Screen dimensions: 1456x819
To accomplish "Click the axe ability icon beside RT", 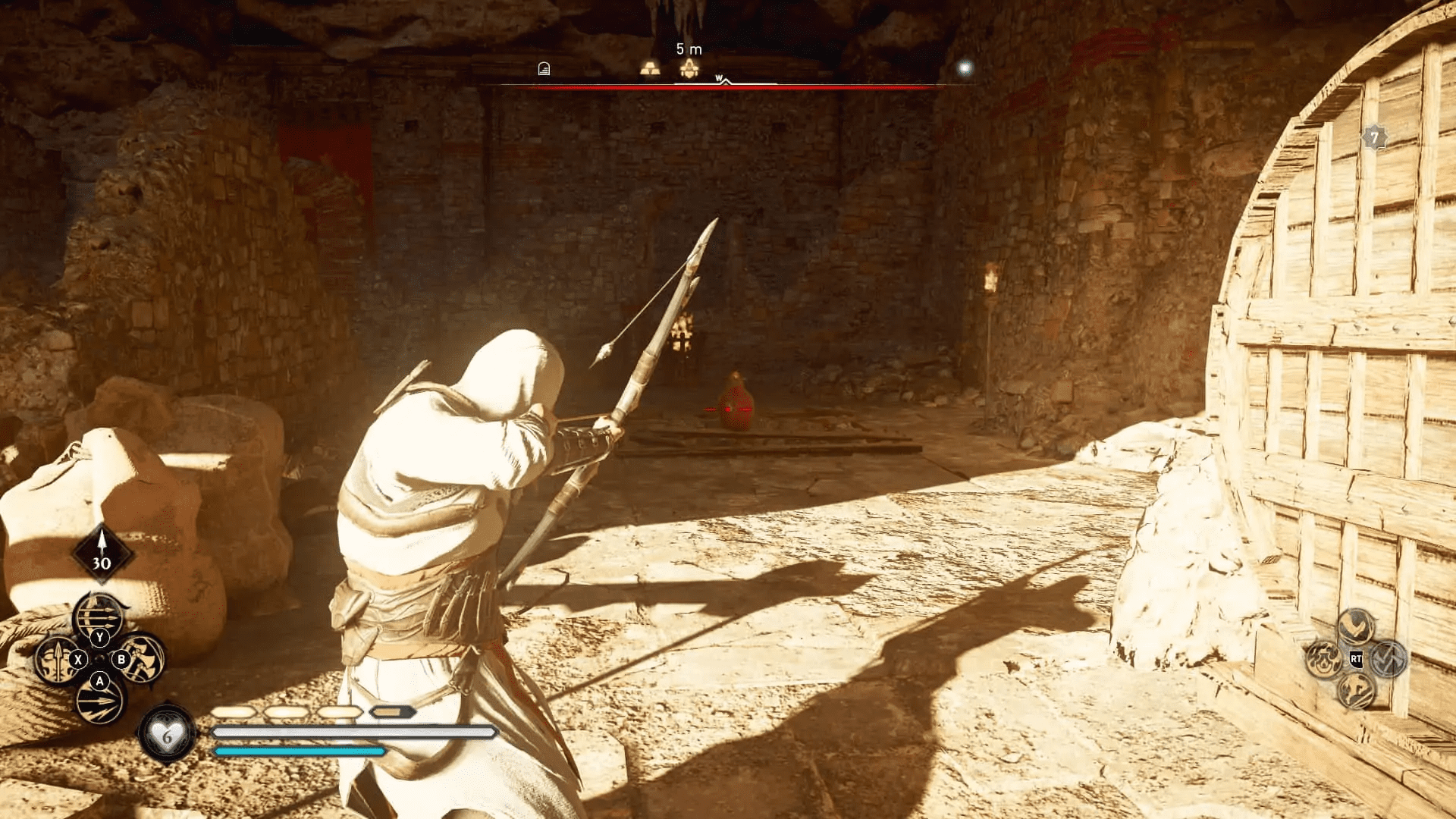I will pyautogui.click(x=1389, y=660).
